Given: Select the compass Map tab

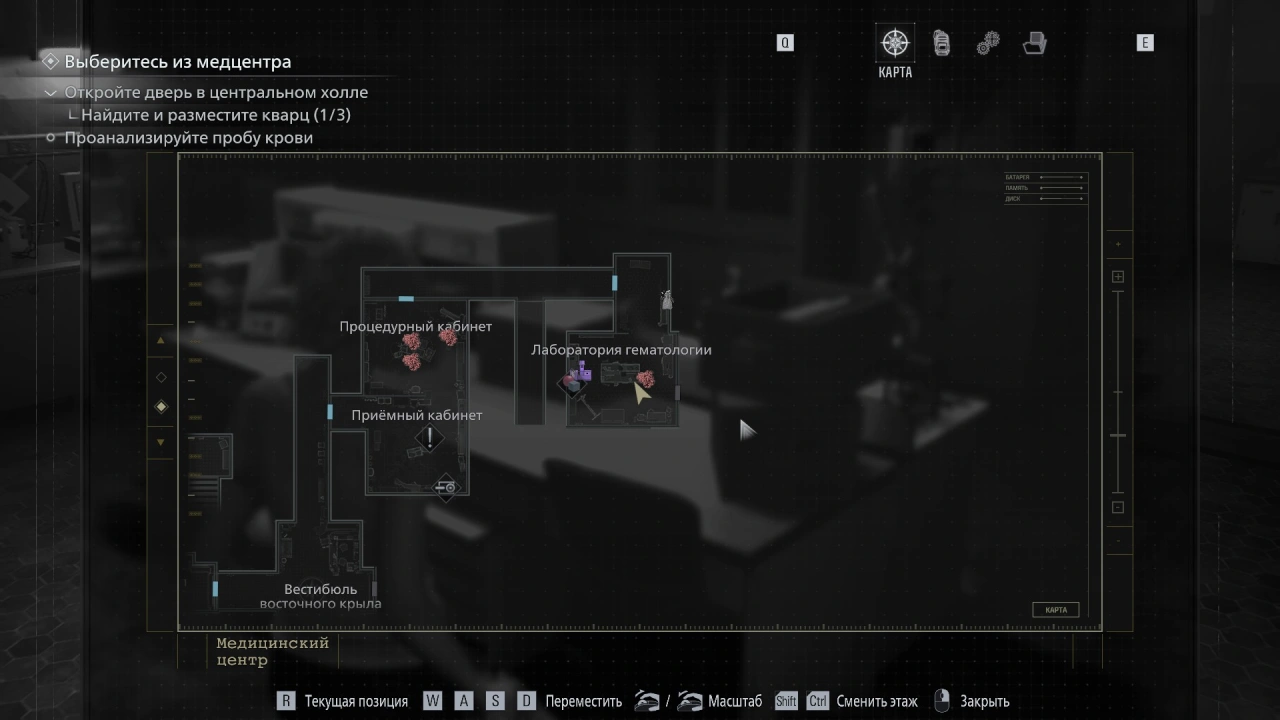Looking at the screenshot, I should 895,43.
